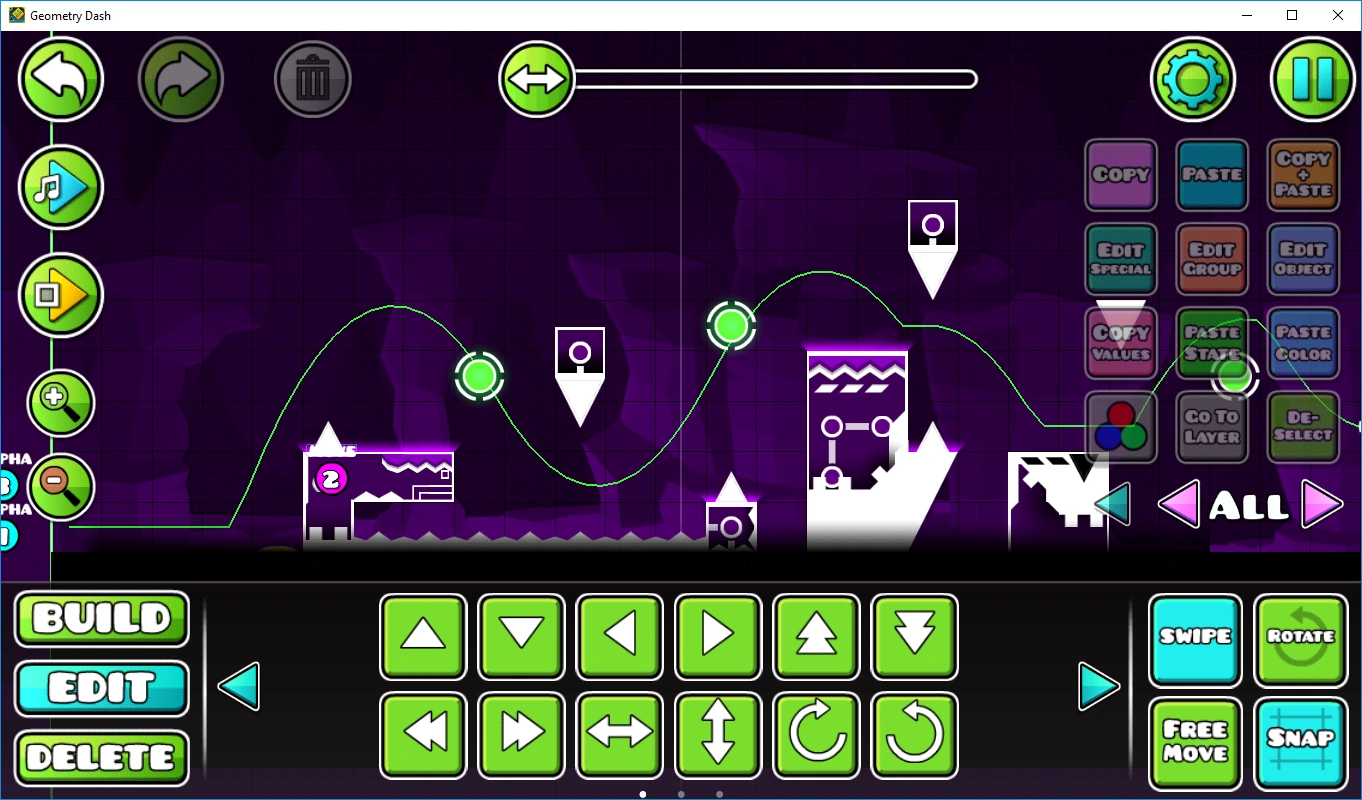Switch to the Build tab
The height and width of the screenshot is (800, 1362).
(100, 620)
